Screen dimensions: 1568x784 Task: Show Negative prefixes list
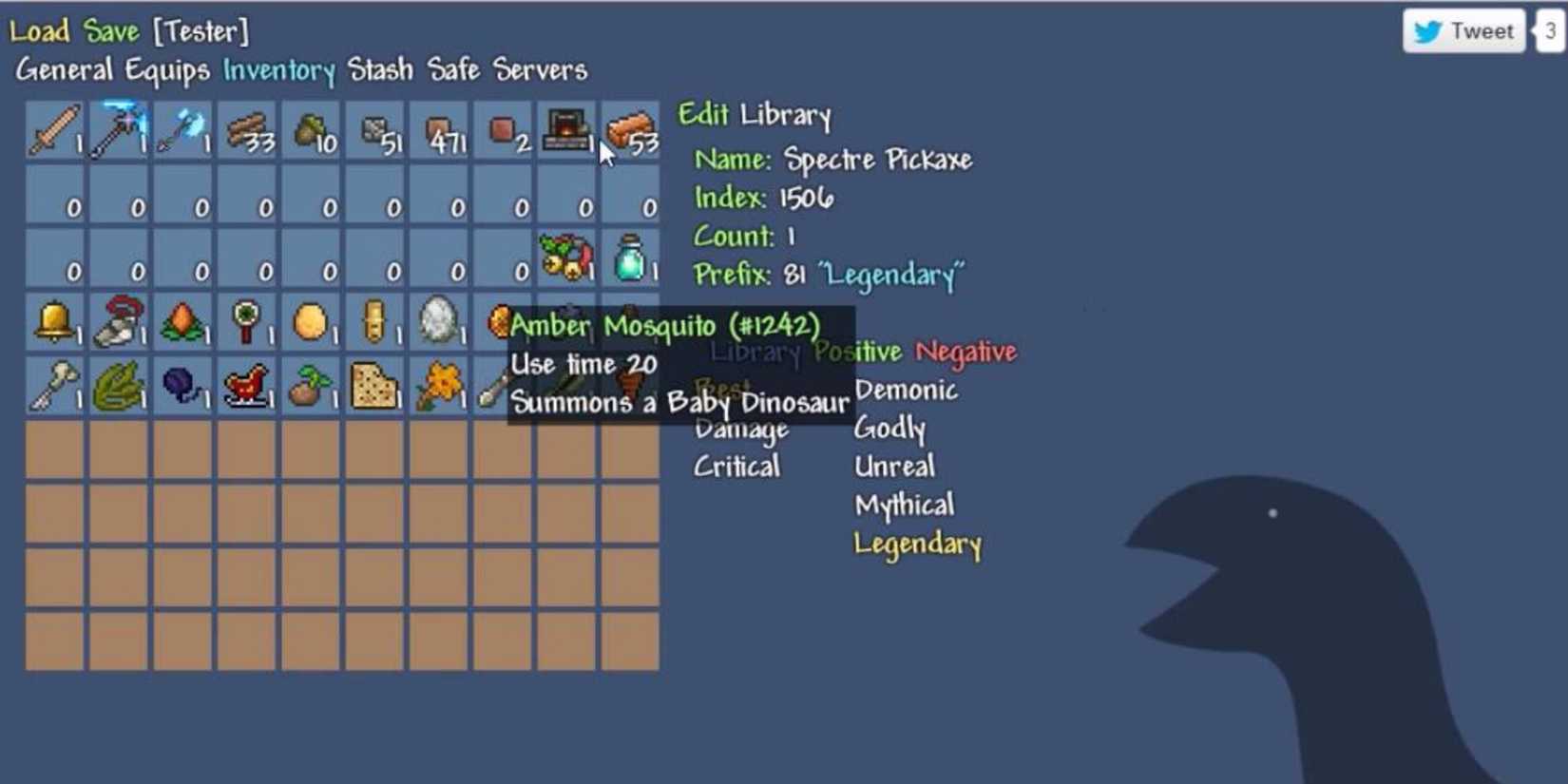(966, 352)
